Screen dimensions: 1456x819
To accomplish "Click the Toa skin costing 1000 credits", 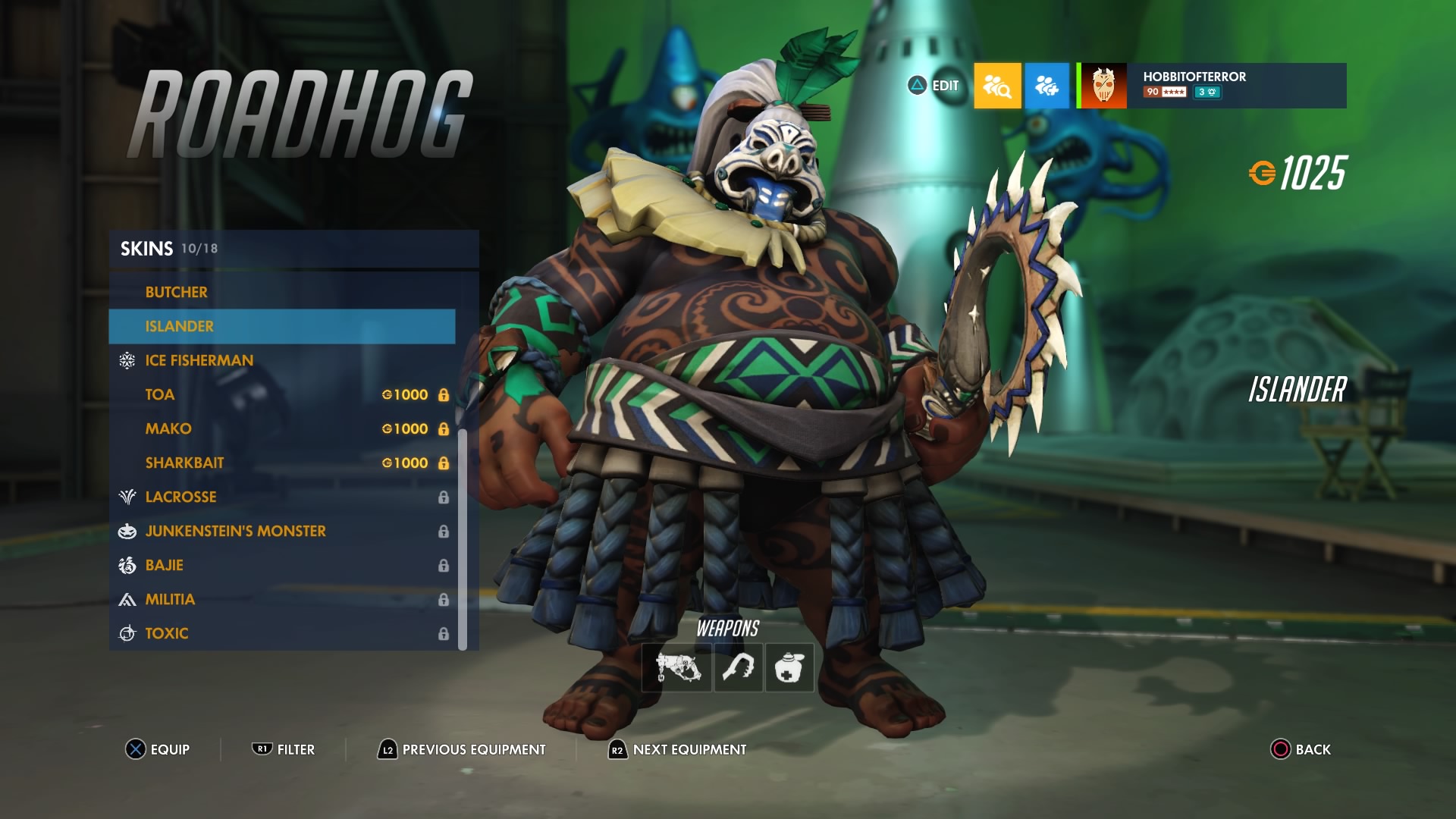I will (160, 394).
